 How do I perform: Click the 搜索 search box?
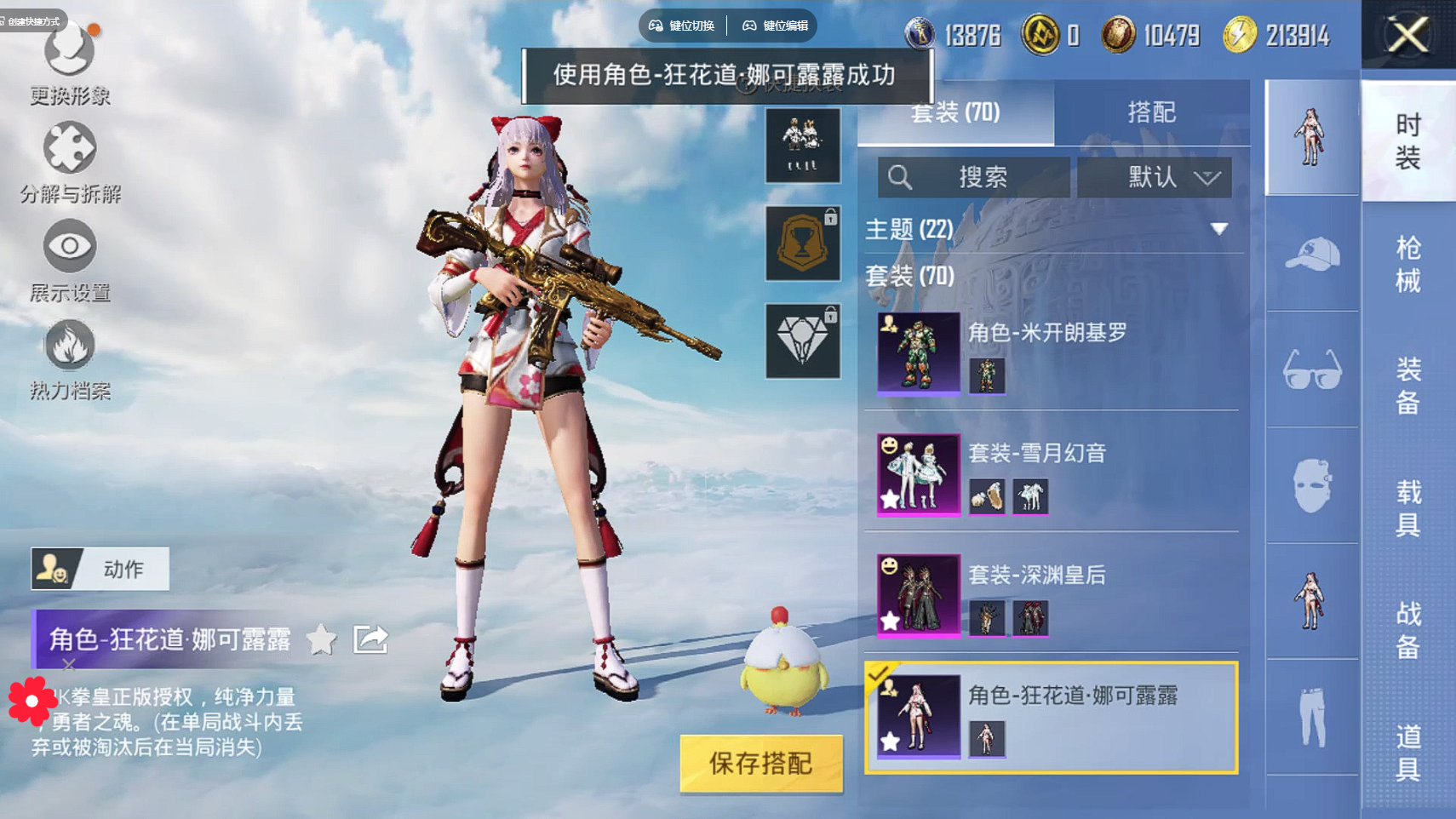973,177
